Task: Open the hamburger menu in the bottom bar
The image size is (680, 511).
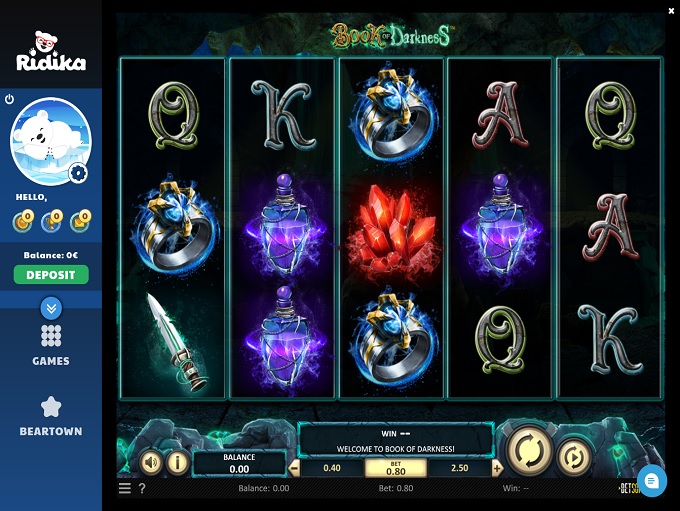Action: pyautogui.click(x=125, y=489)
